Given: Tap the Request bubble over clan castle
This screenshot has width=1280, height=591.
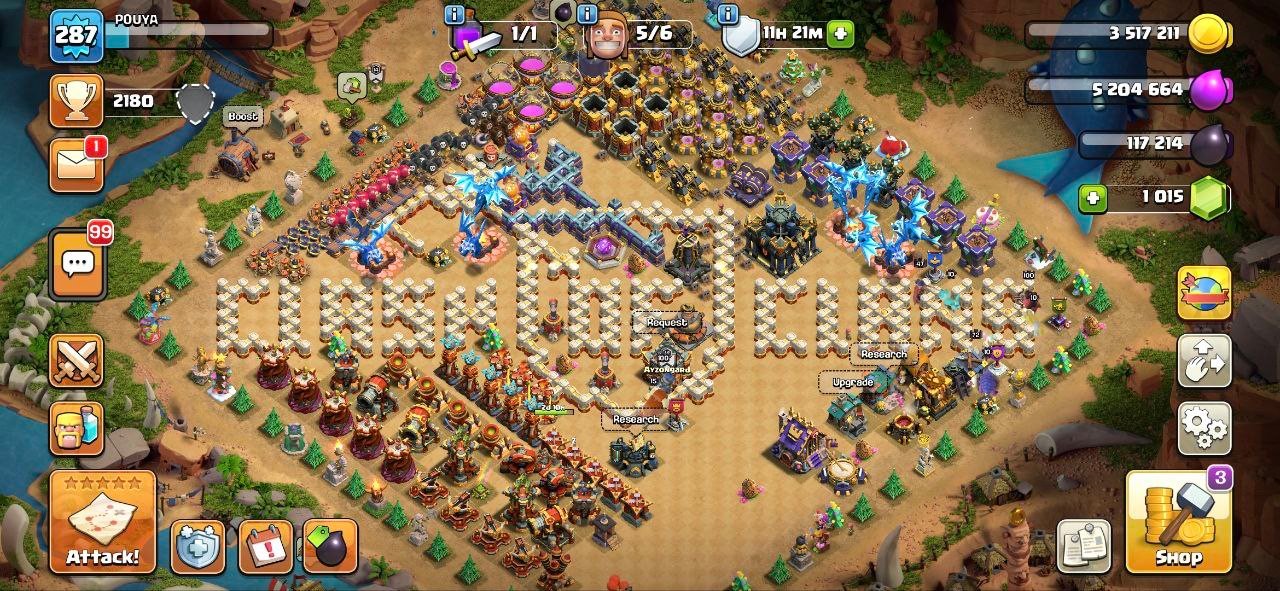Looking at the screenshot, I should coord(666,322).
